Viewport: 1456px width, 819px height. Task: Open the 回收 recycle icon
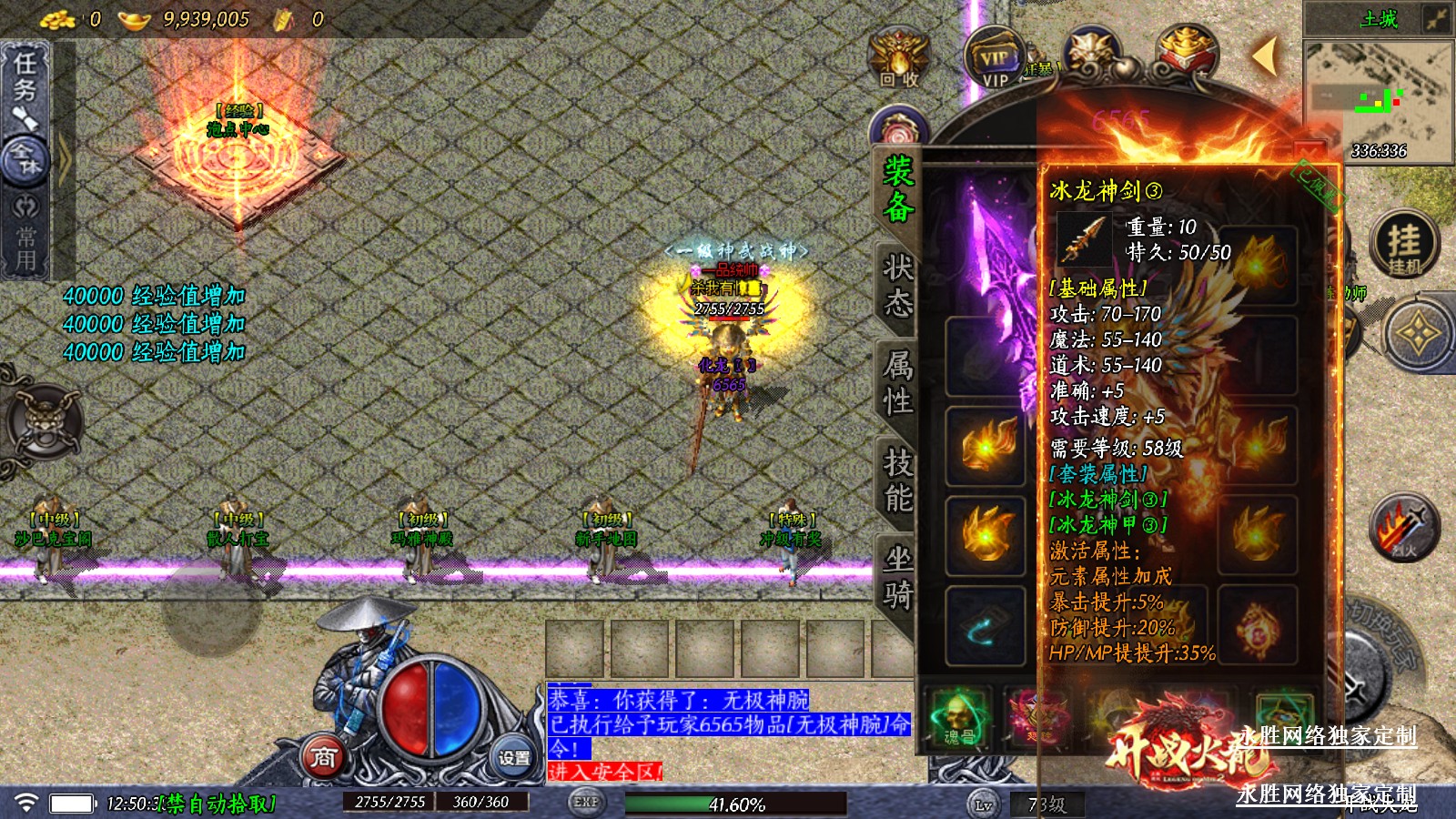[x=898, y=57]
